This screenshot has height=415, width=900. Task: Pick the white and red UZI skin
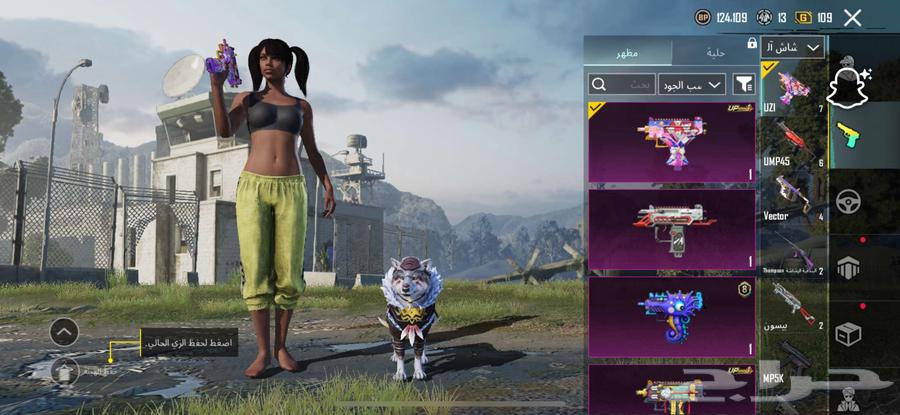click(x=671, y=229)
